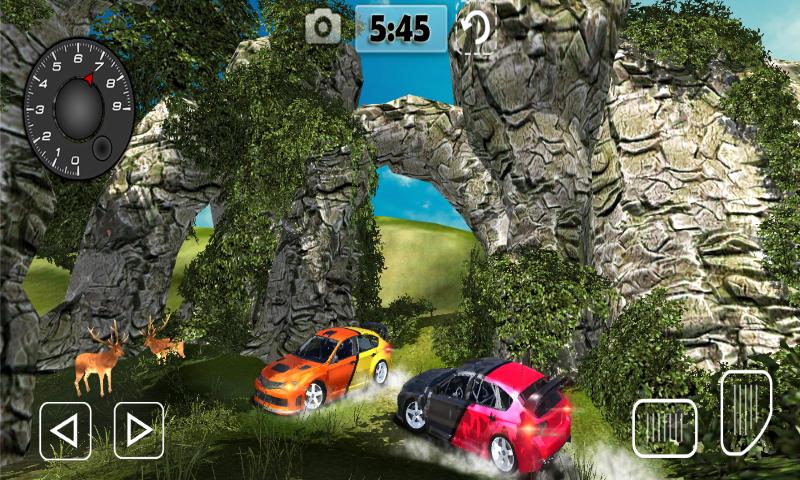Steer right with the right arrow button
Screen dimensions: 800x480
click(139, 430)
